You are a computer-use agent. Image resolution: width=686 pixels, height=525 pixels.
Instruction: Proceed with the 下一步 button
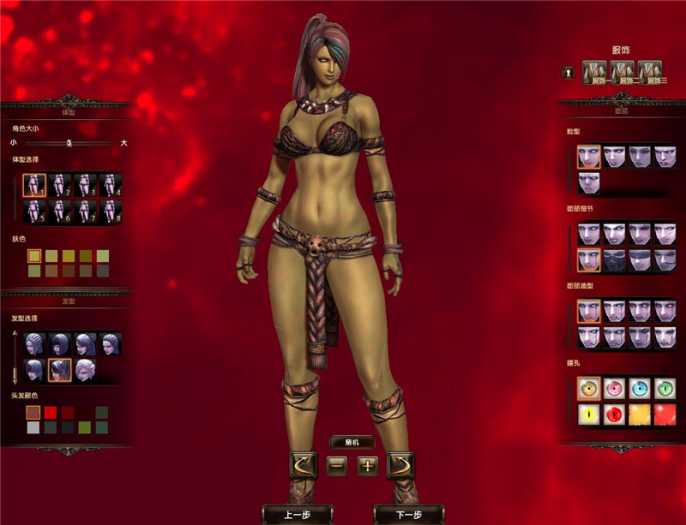point(408,514)
